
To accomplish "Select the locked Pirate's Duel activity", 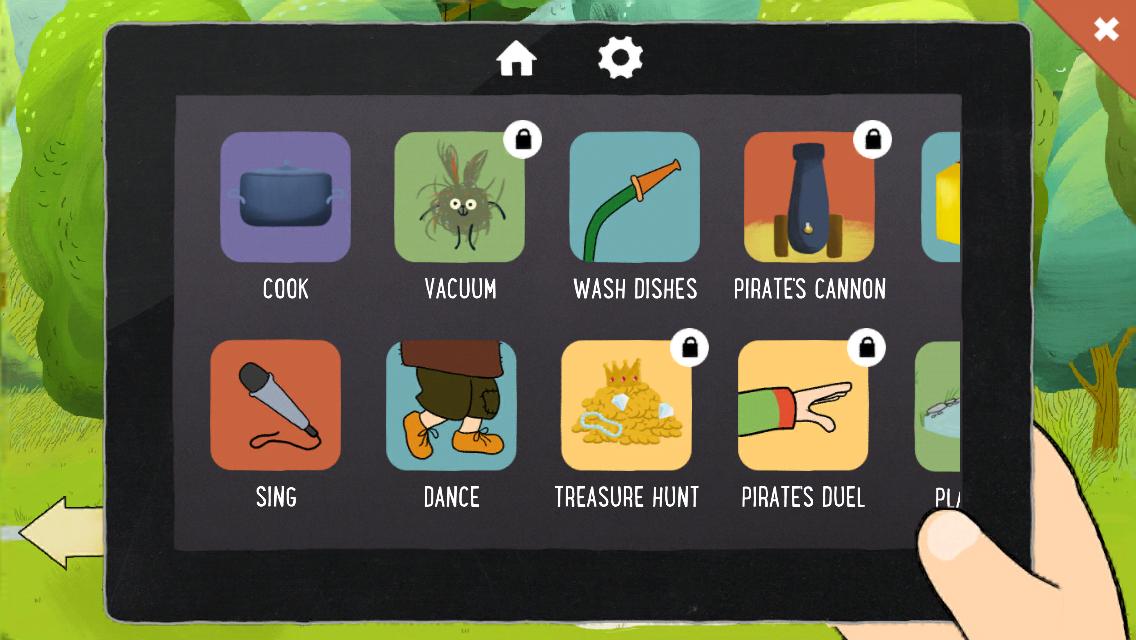I will click(x=803, y=405).
